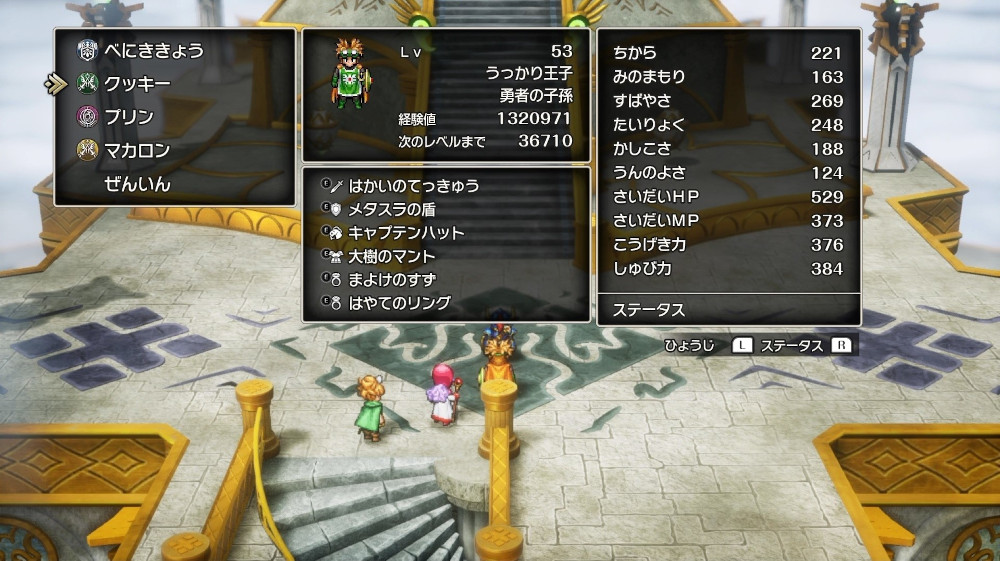Pick マカロン in the party menu
The width and height of the screenshot is (1000, 561).
[137, 150]
